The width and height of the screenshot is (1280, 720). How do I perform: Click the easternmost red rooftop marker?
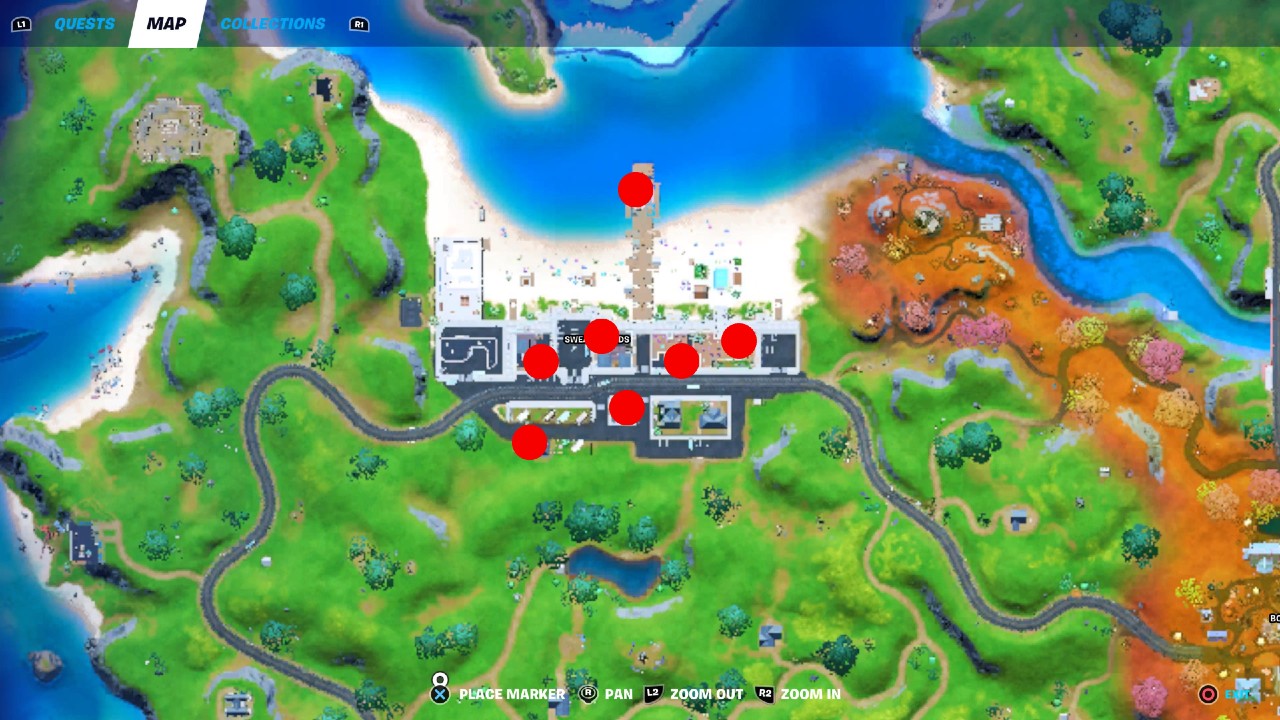pos(738,342)
